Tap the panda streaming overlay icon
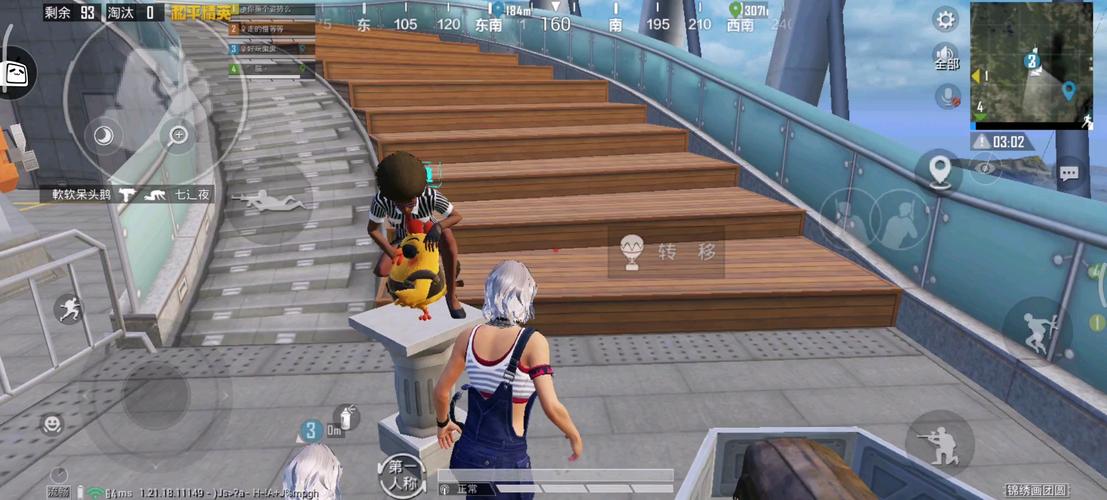 click(17, 72)
